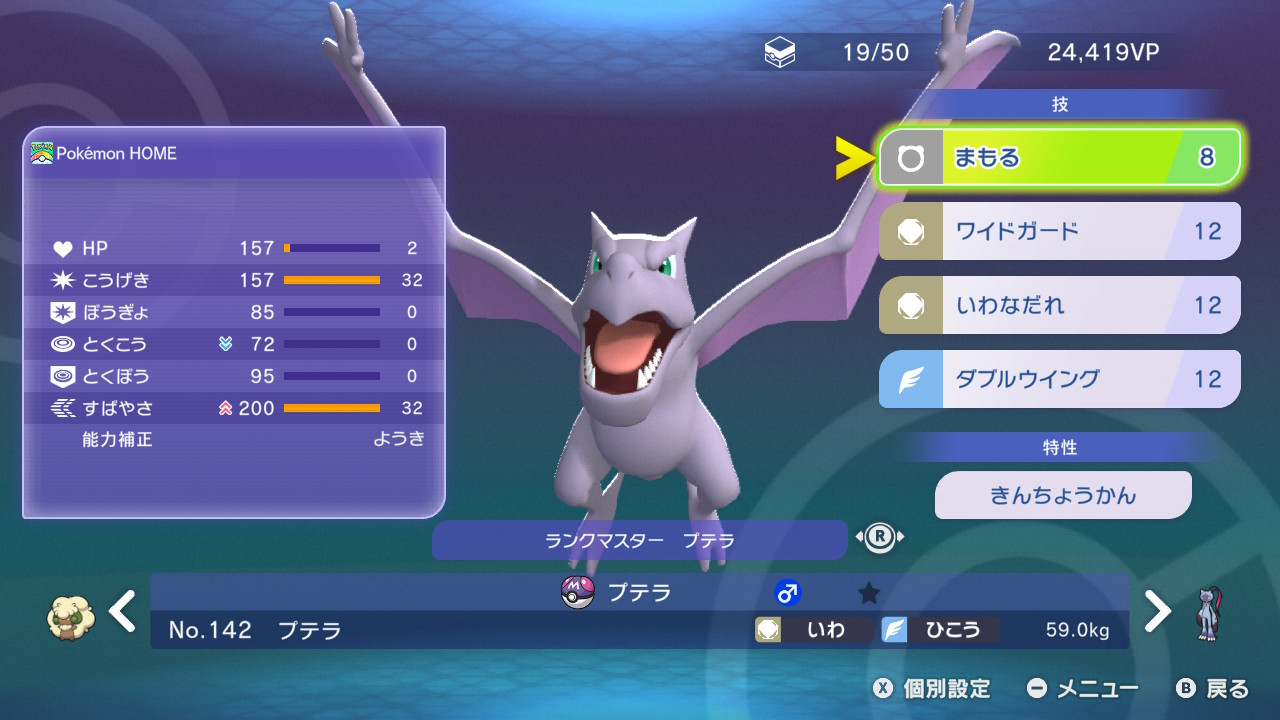Advance to next Pokémon with right arrow
The width and height of the screenshot is (1280, 720).
point(1157,610)
